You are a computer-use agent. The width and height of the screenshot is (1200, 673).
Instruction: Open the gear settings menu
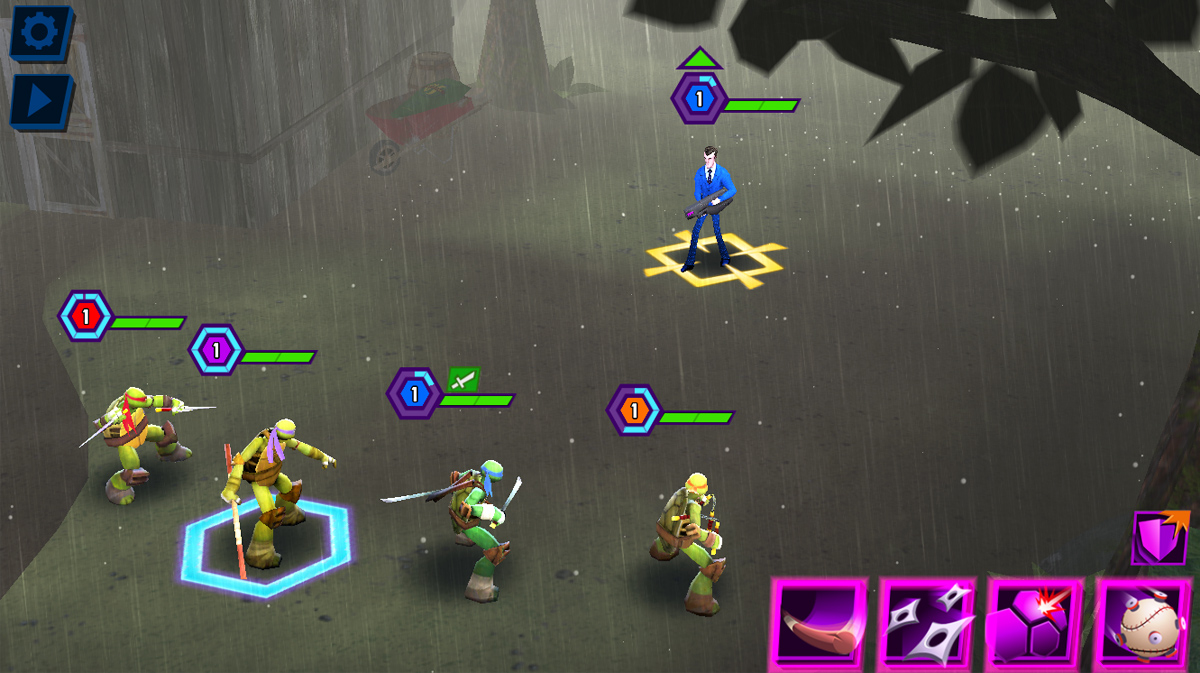coord(40,33)
